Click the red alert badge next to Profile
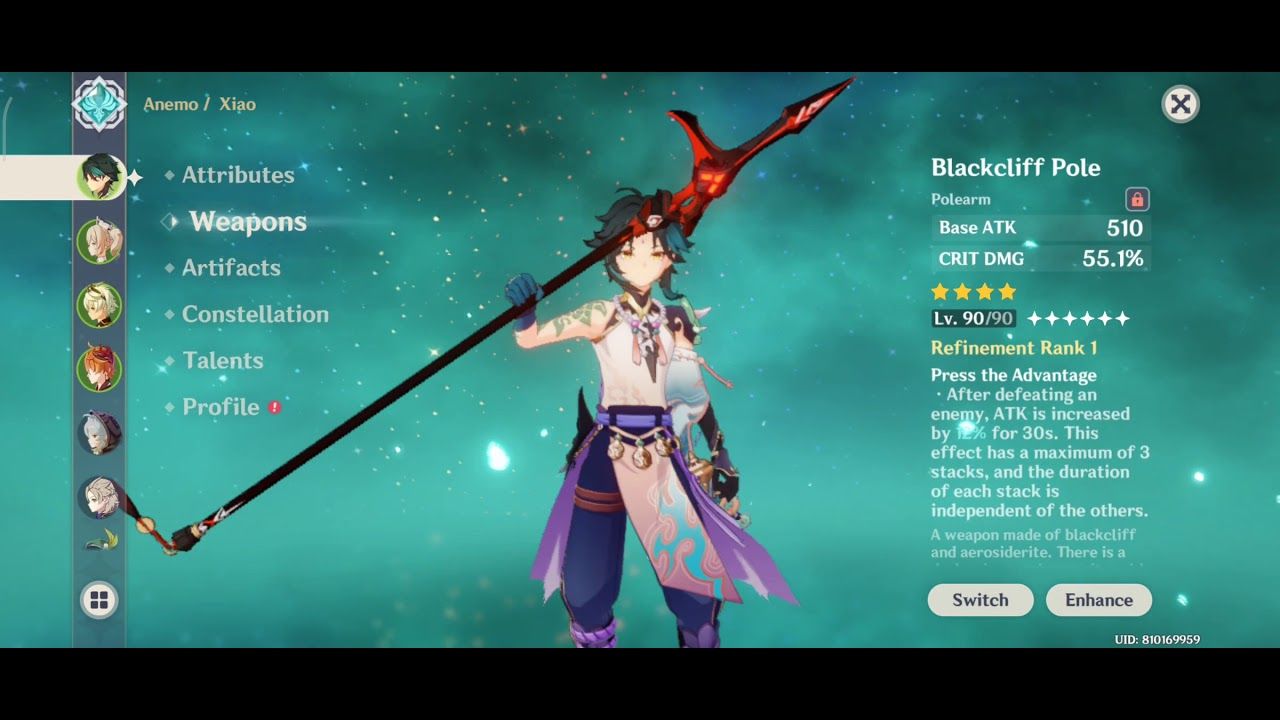 click(x=272, y=407)
